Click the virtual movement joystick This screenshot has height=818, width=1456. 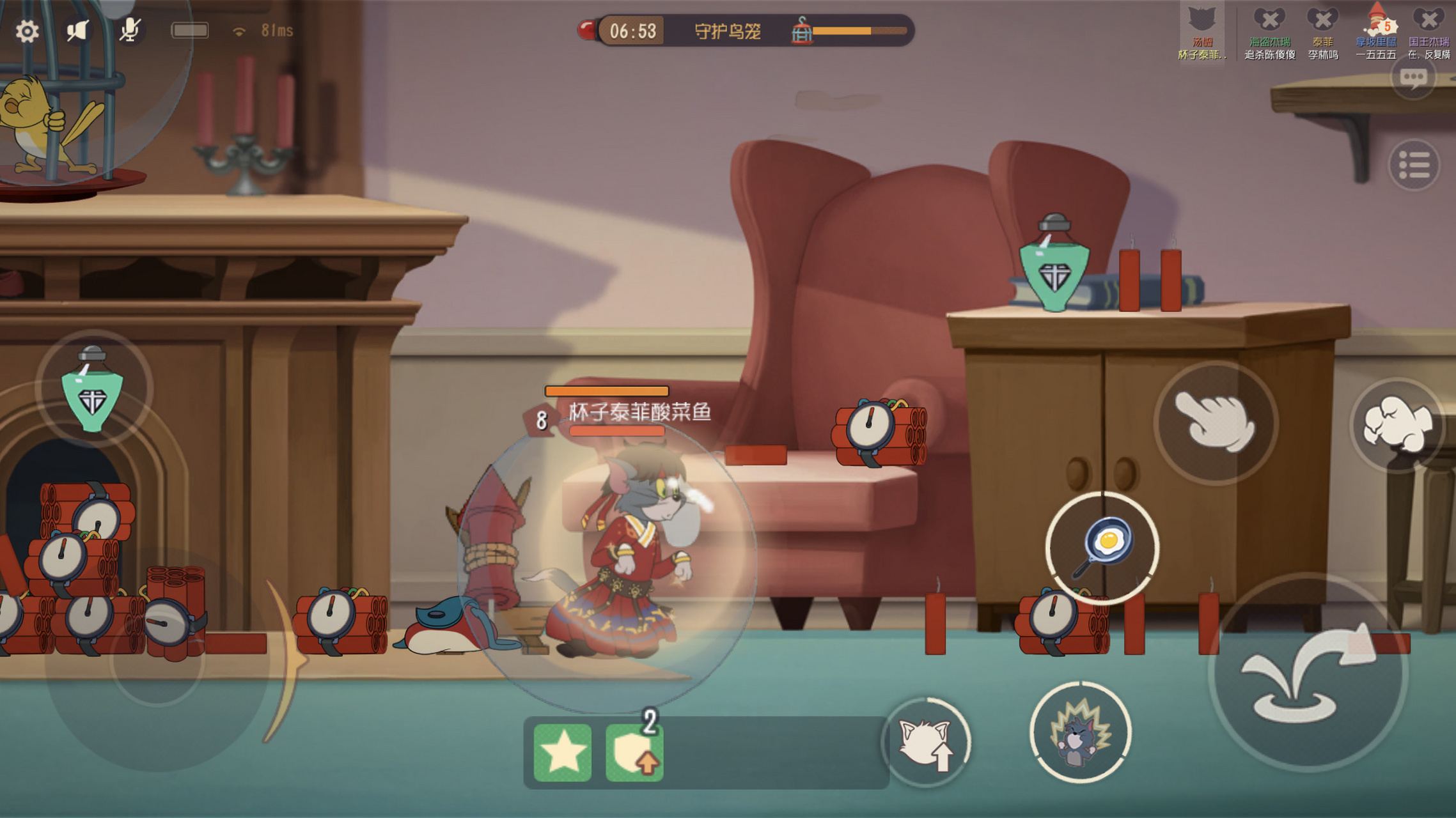pos(157,658)
